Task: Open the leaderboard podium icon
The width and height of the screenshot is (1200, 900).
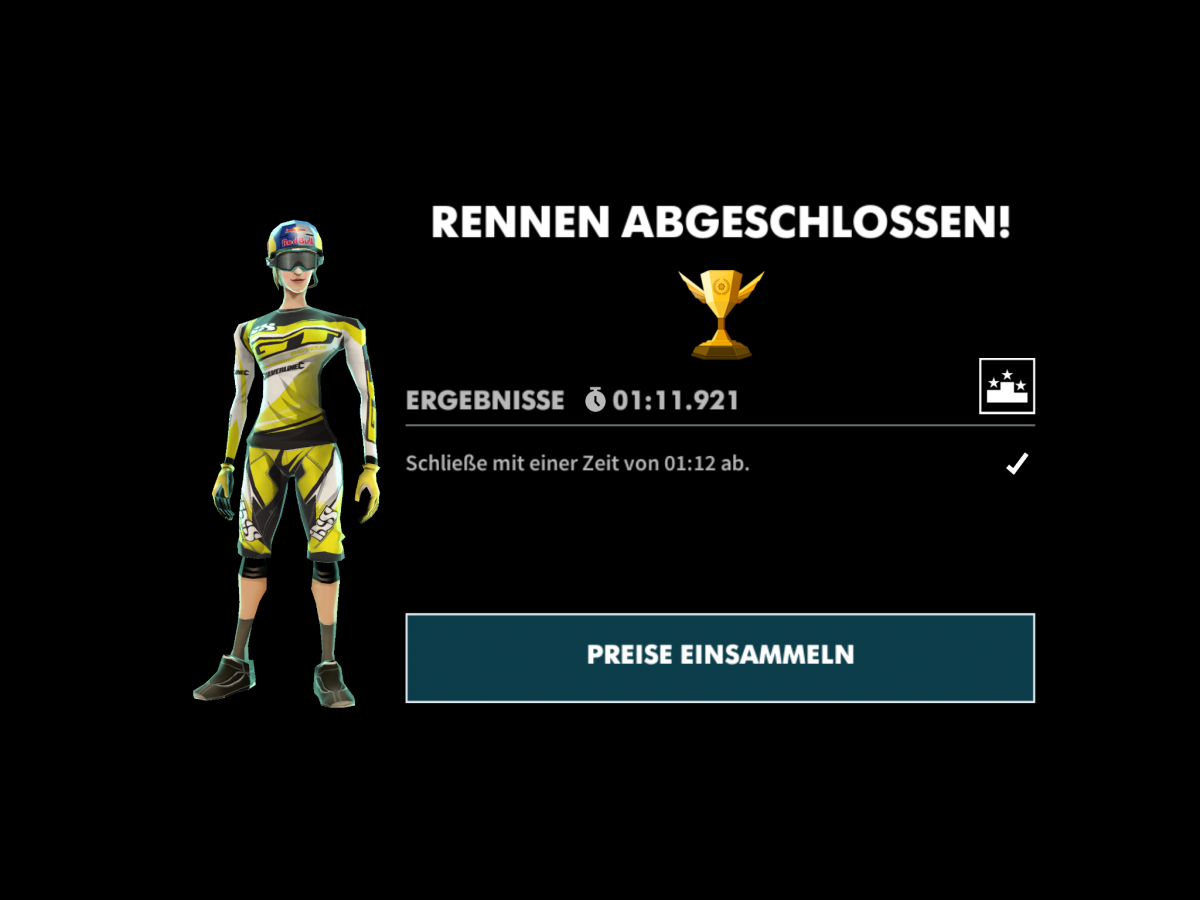Action: pos(1007,386)
